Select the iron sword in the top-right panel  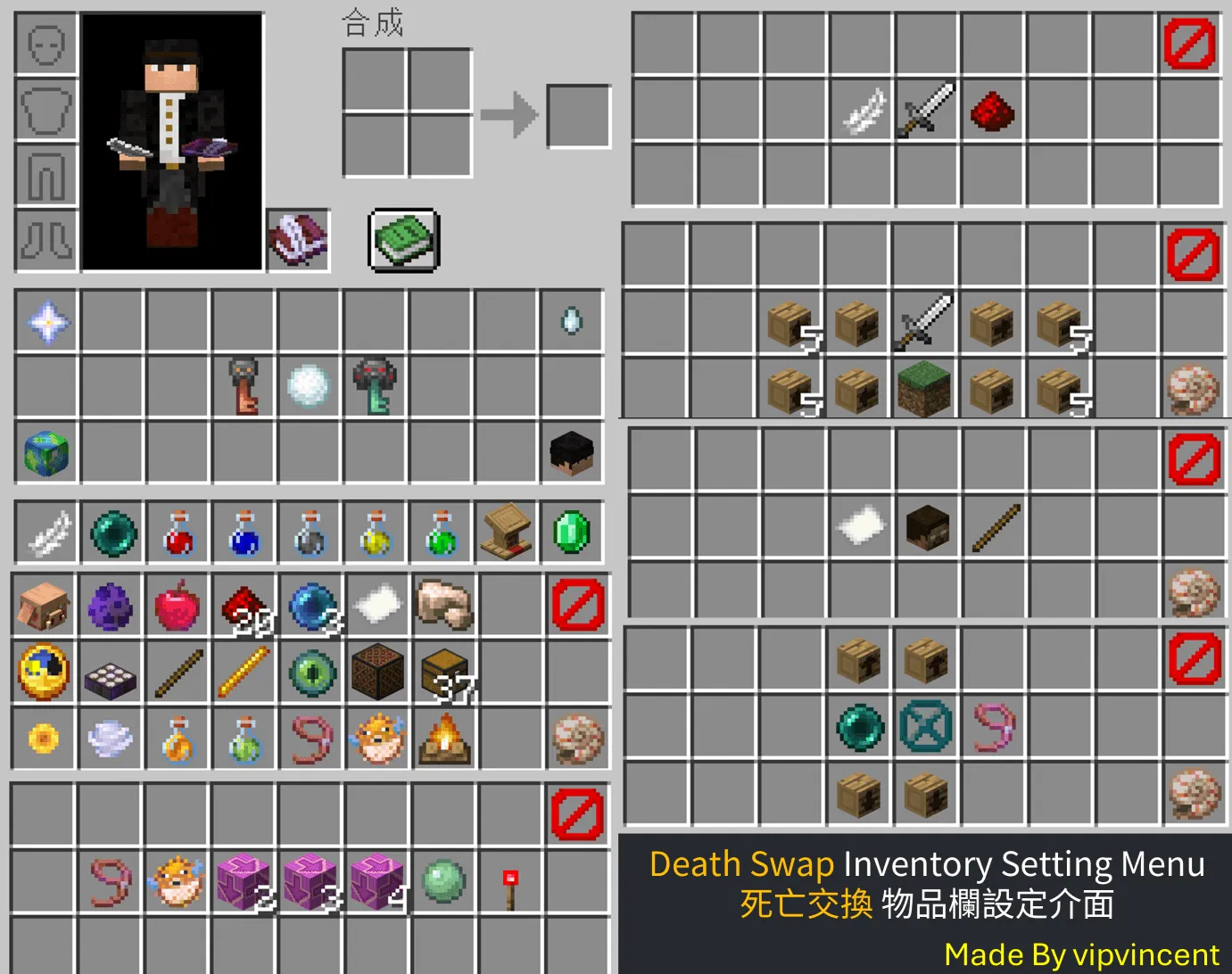tap(928, 107)
